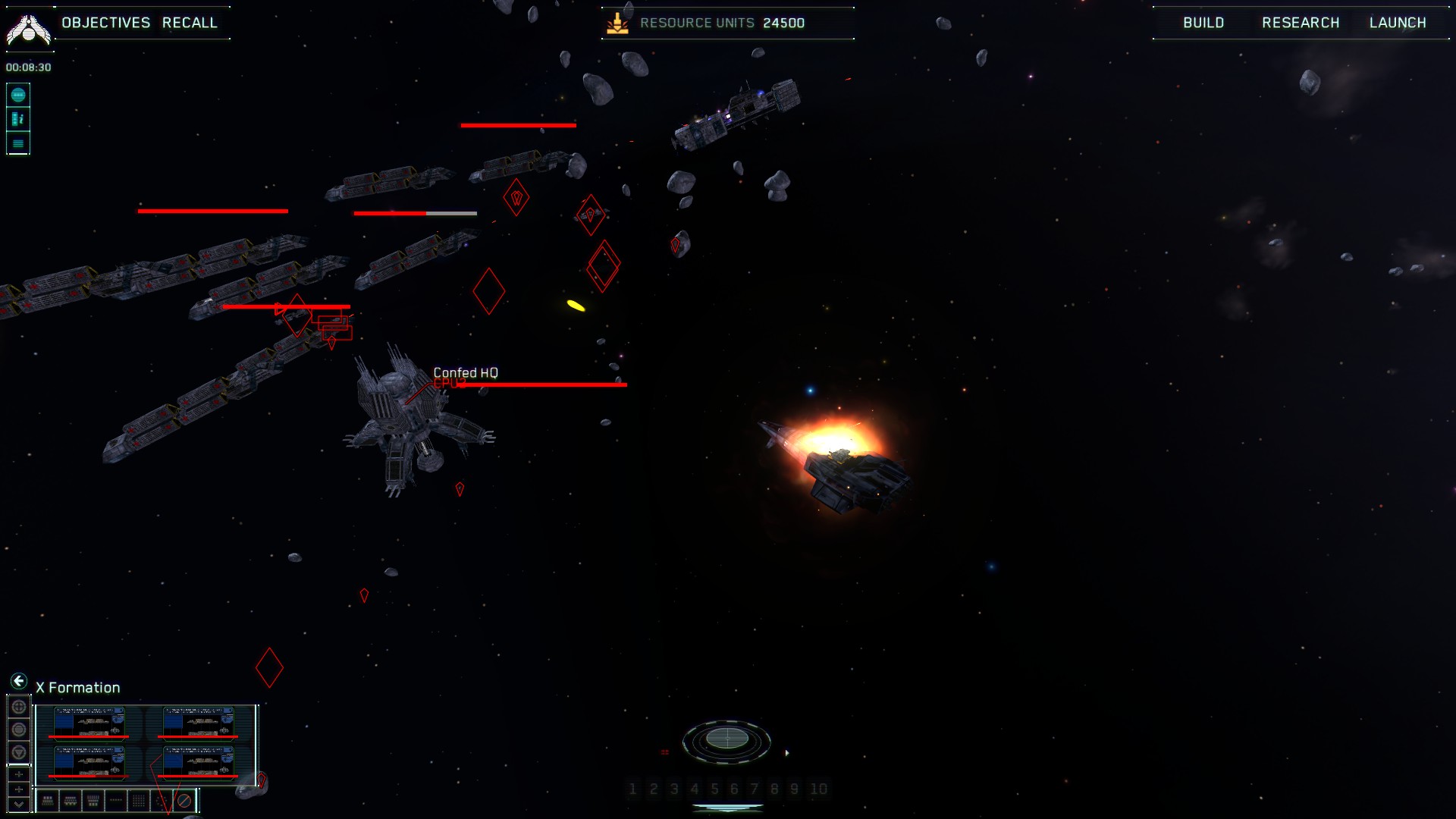Viewport: 1456px width, 819px height.
Task: Choose the single-line formation icon
Action: click(x=116, y=800)
